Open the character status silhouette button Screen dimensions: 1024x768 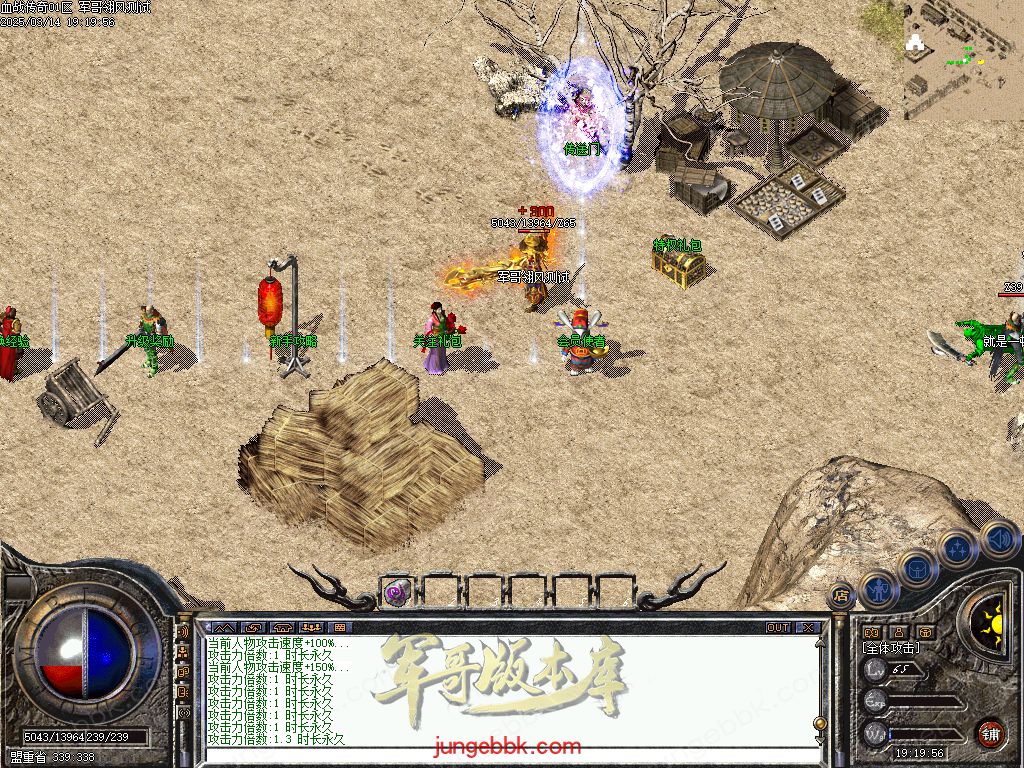click(x=878, y=591)
